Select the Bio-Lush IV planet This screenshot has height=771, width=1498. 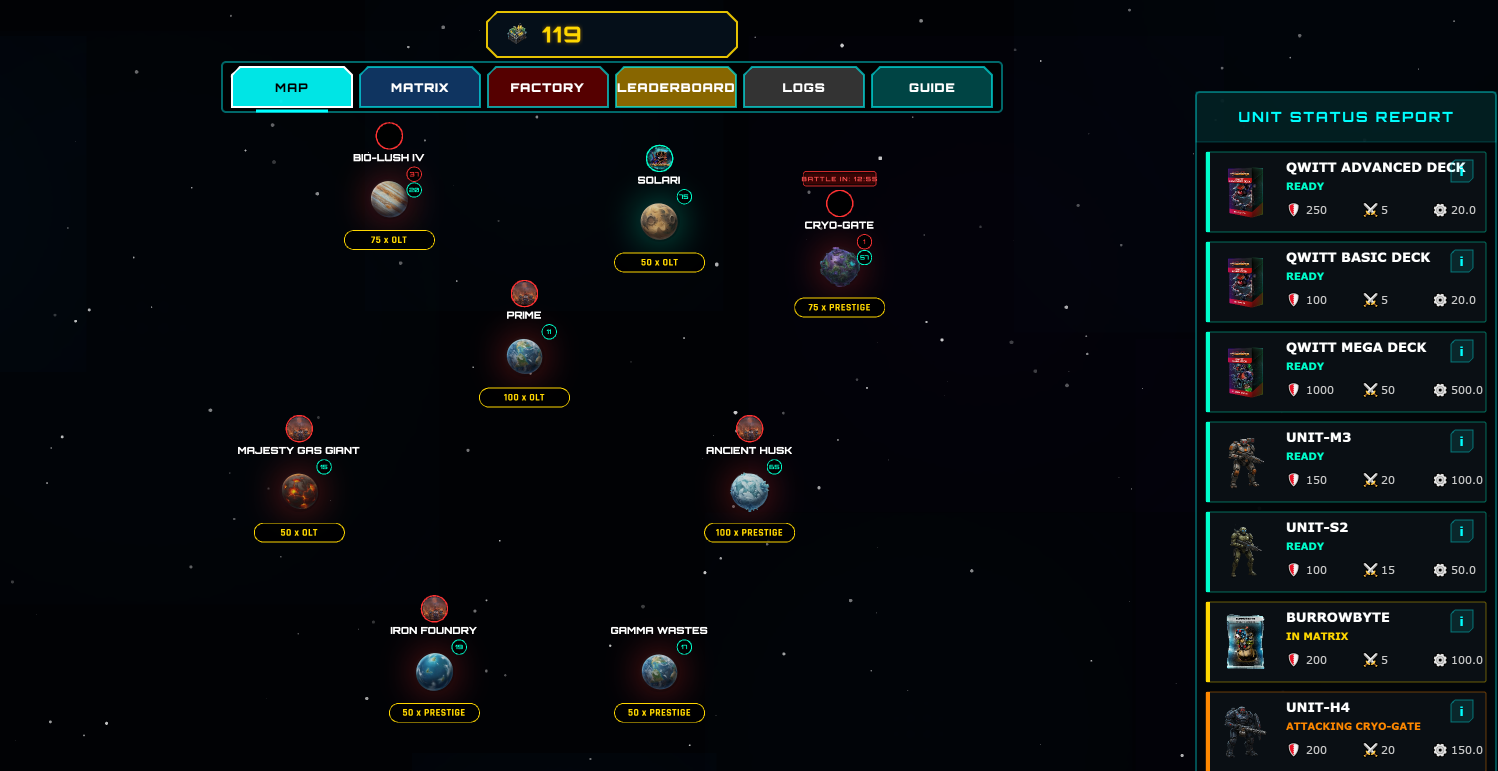389,198
